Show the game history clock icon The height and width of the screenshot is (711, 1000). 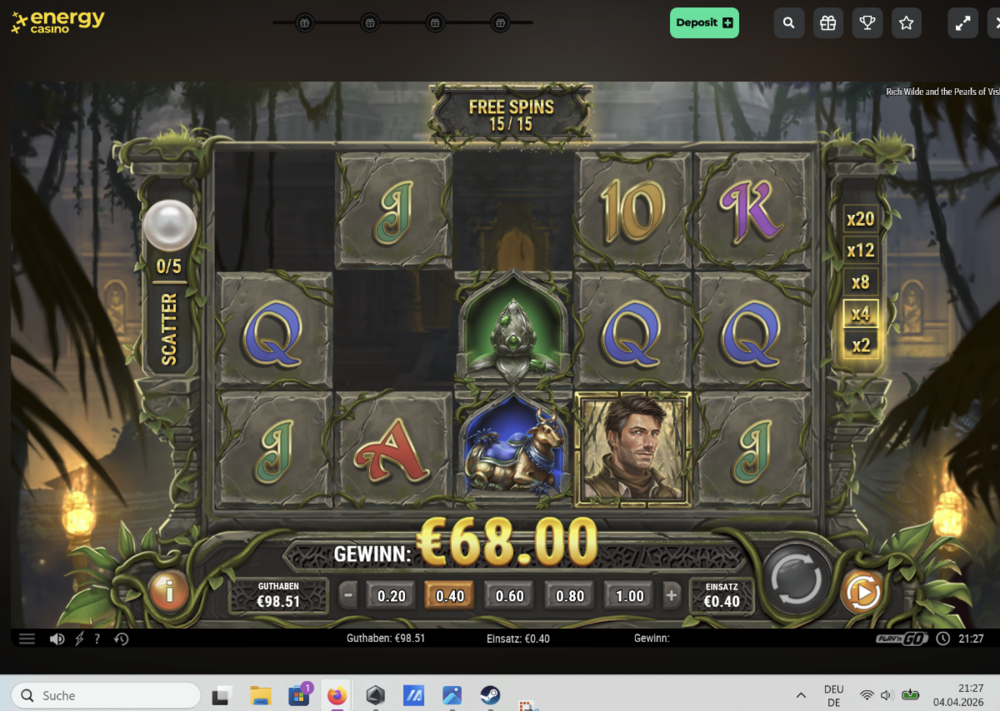tap(121, 639)
